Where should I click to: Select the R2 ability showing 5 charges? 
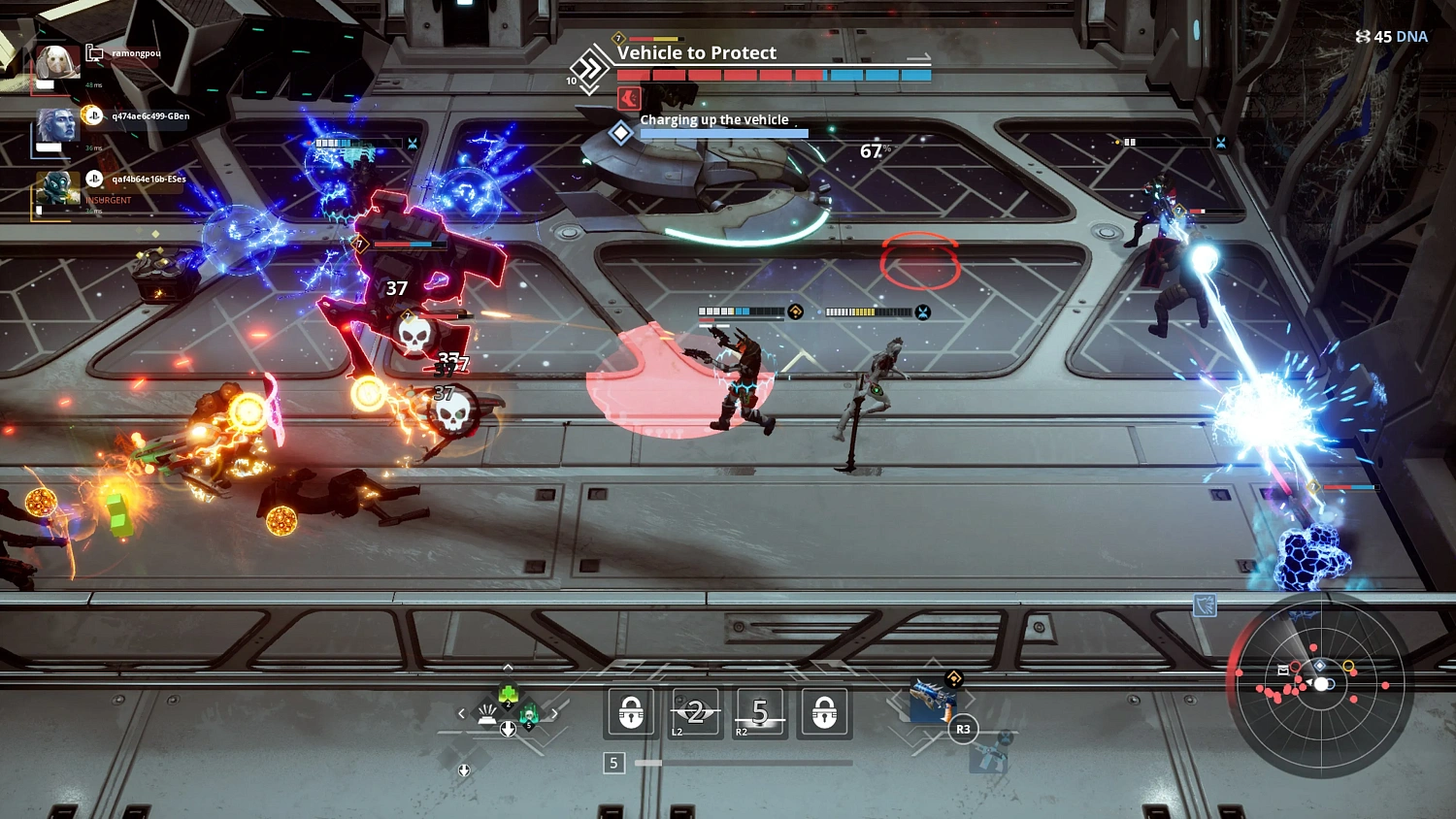(x=760, y=712)
